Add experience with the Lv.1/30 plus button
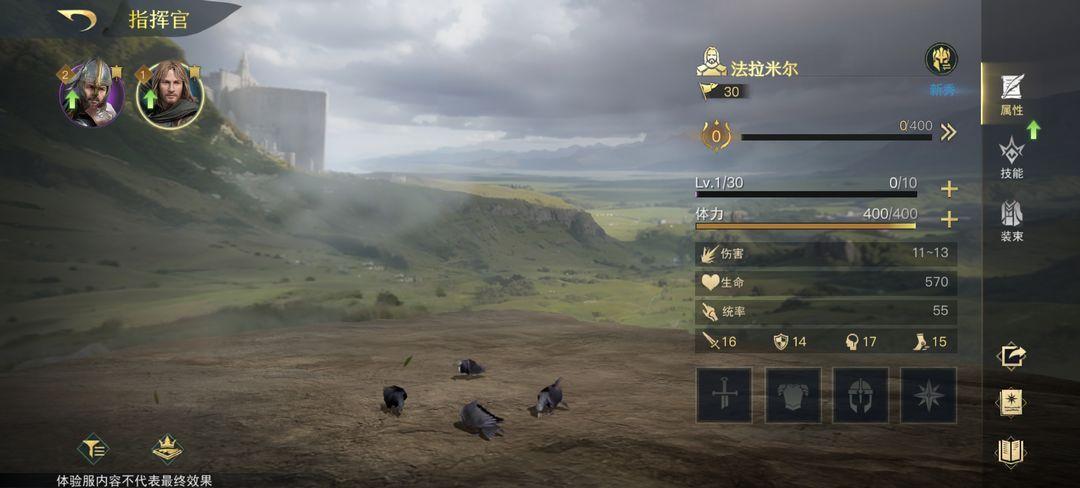Viewport: 1080px width, 488px height. coord(948,189)
